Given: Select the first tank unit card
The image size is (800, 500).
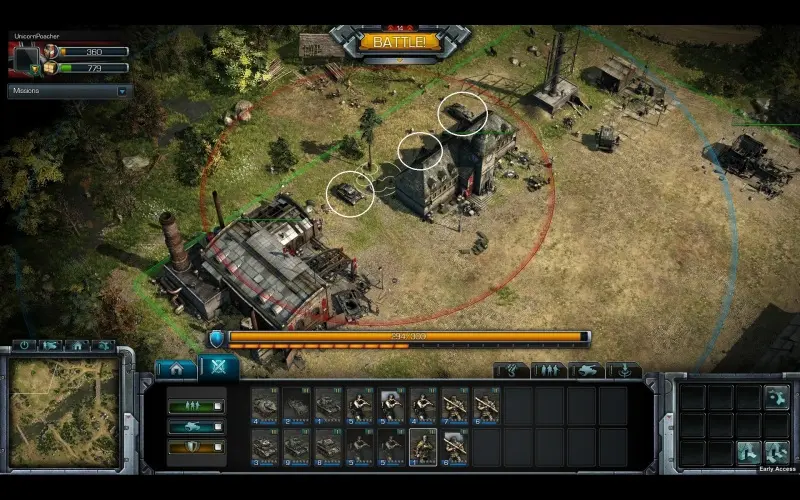Looking at the screenshot, I should coord(266,405).
